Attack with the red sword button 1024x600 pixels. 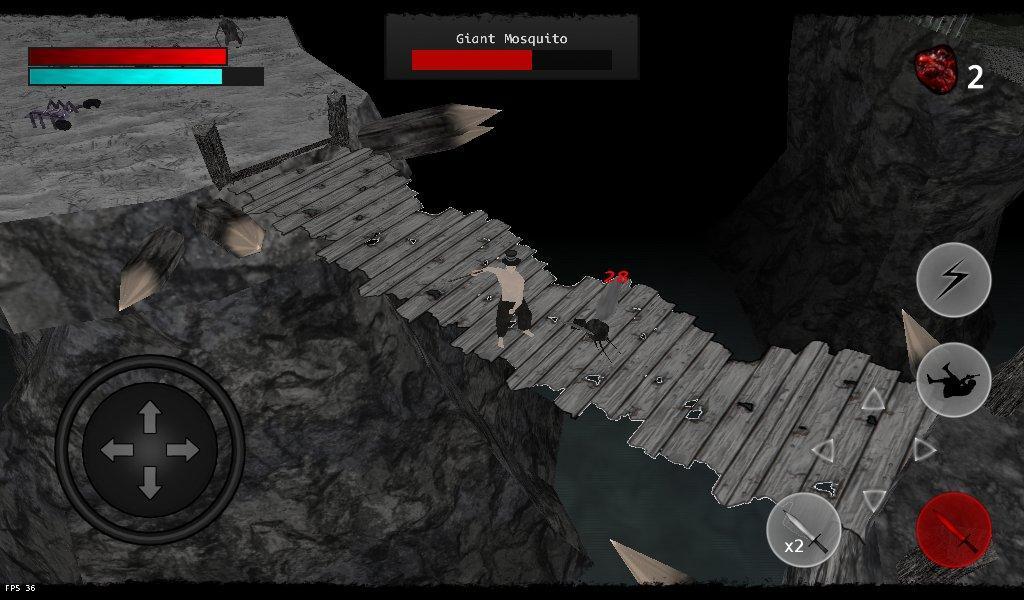tap(953, 530)
